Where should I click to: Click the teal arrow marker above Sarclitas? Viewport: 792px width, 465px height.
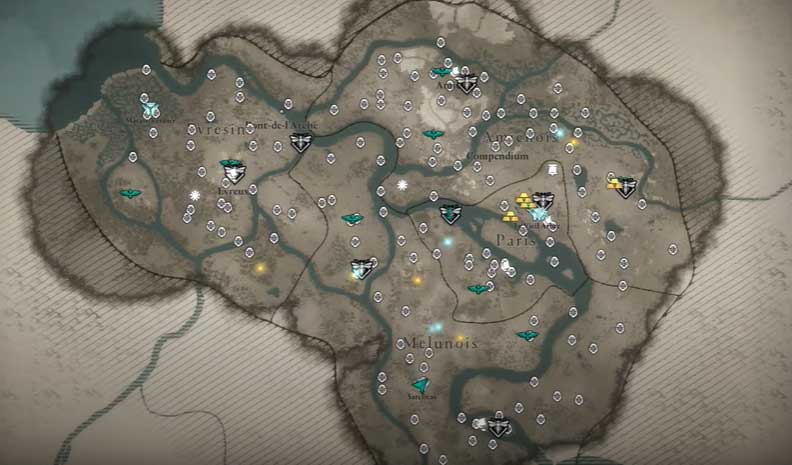tap(421, 386)
